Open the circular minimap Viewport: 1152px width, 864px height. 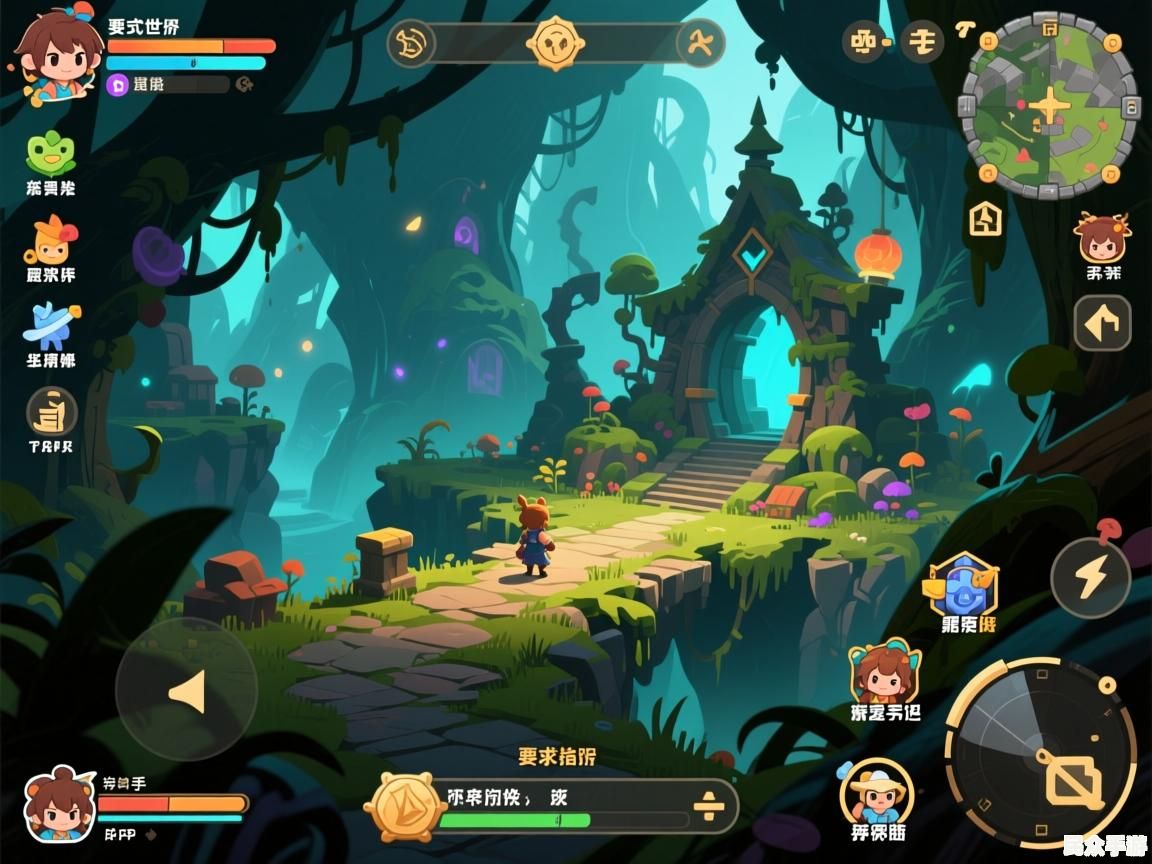(1048, 105)
